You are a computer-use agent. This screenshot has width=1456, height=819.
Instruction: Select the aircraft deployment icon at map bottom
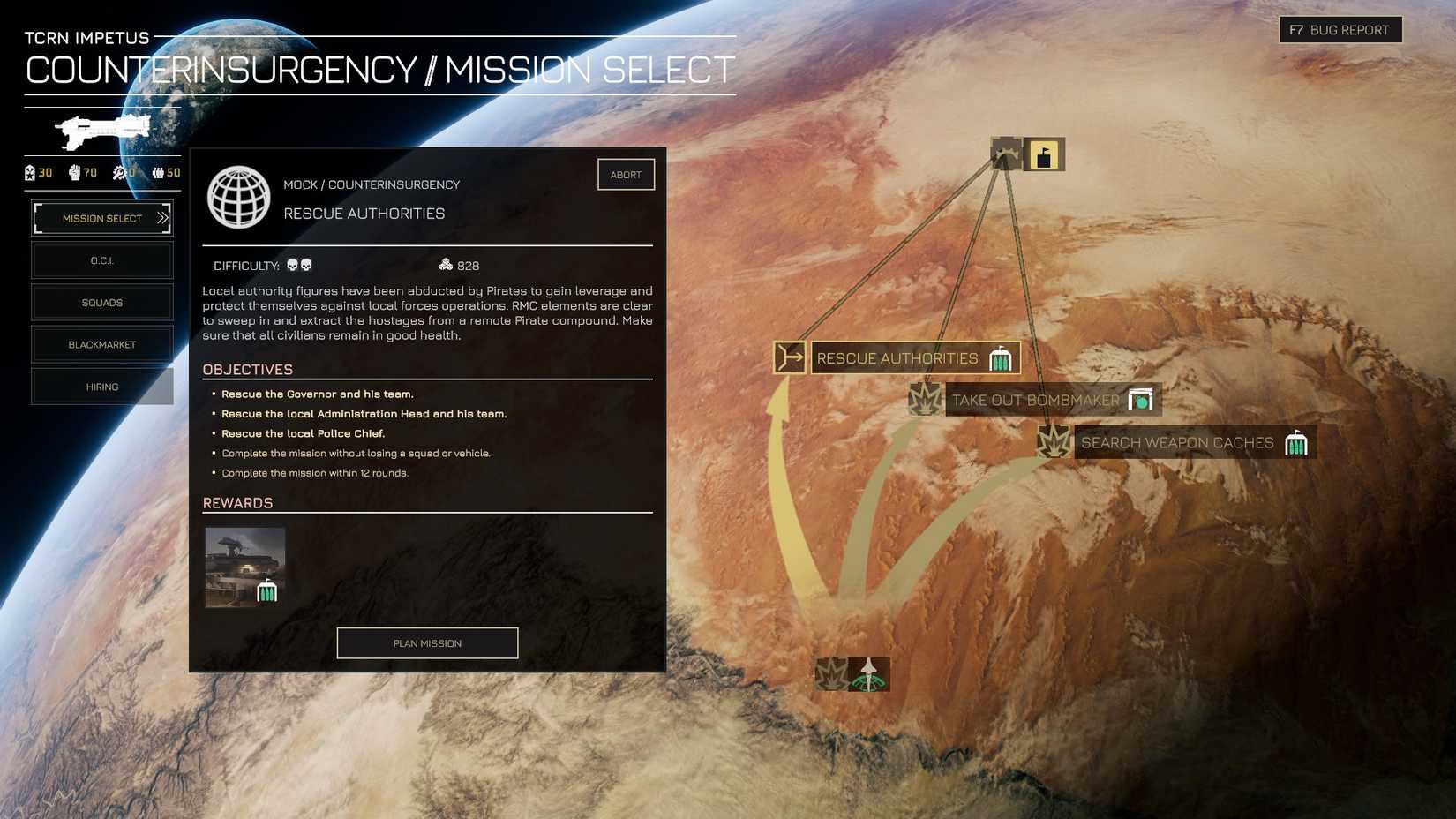(868, 674)
